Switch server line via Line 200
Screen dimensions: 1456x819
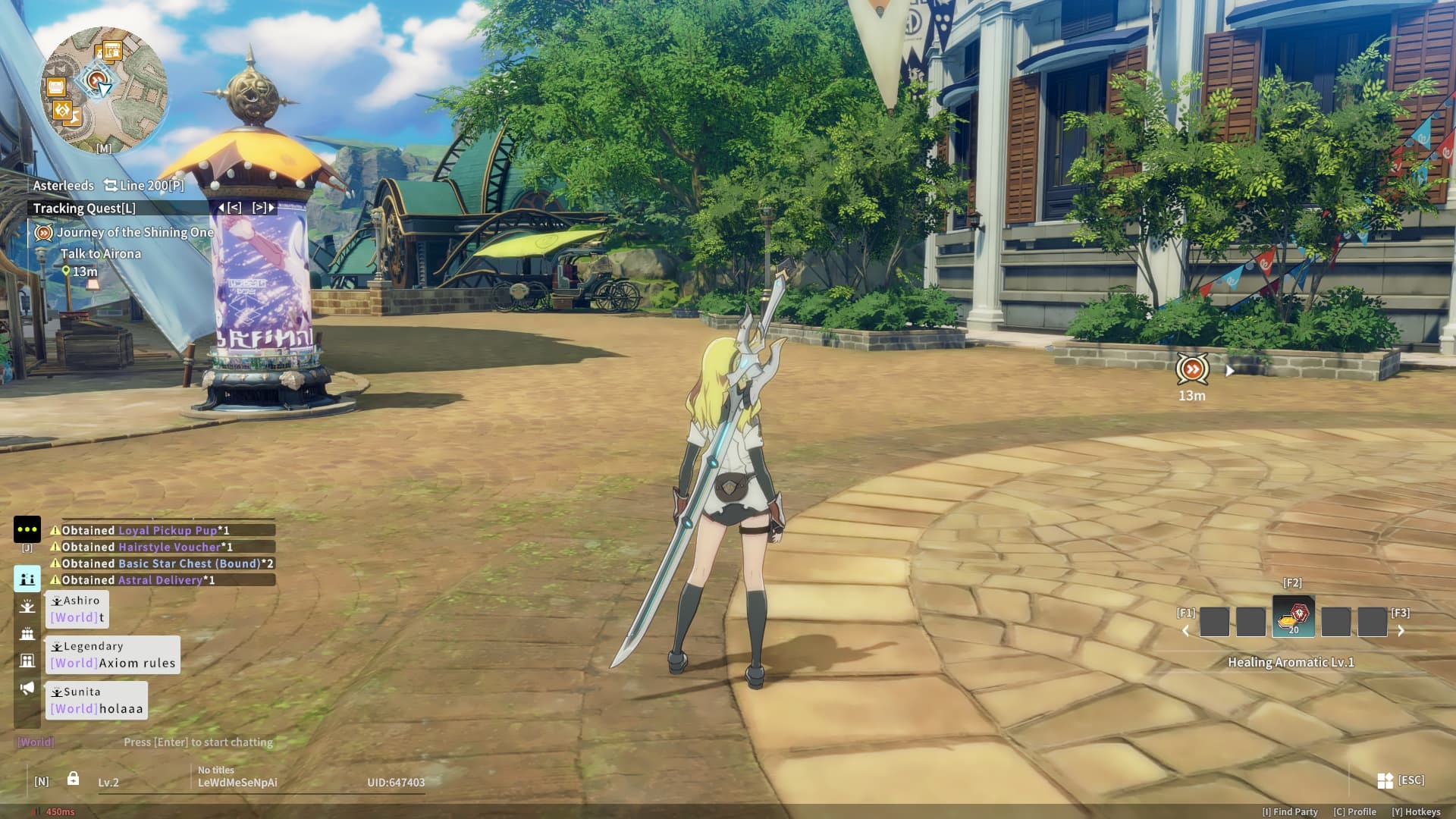coord(144,185)
